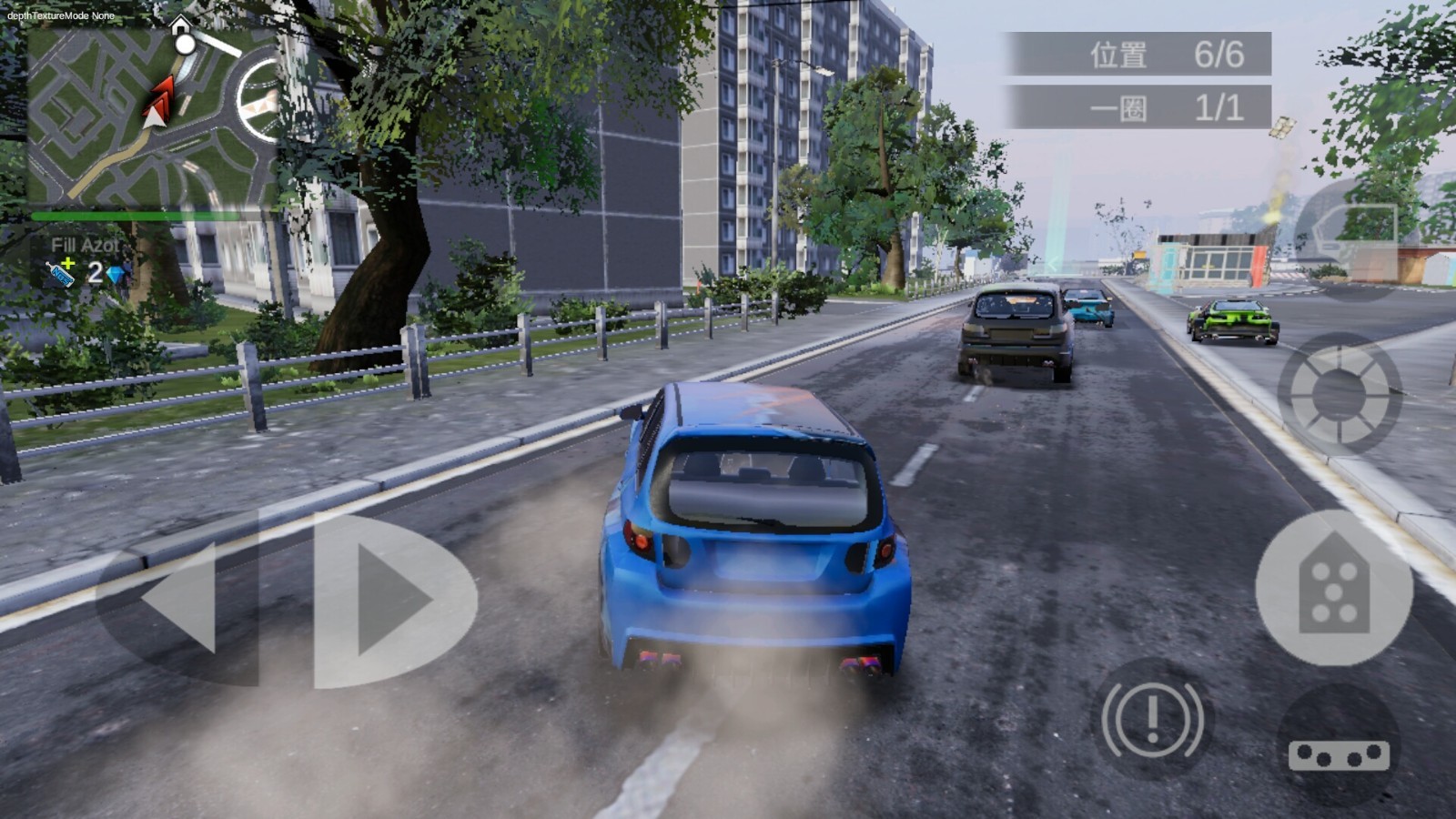Screen dimensions: 1456x819
Task: Select the home marker on the minimap
Action: click(181, 25)
